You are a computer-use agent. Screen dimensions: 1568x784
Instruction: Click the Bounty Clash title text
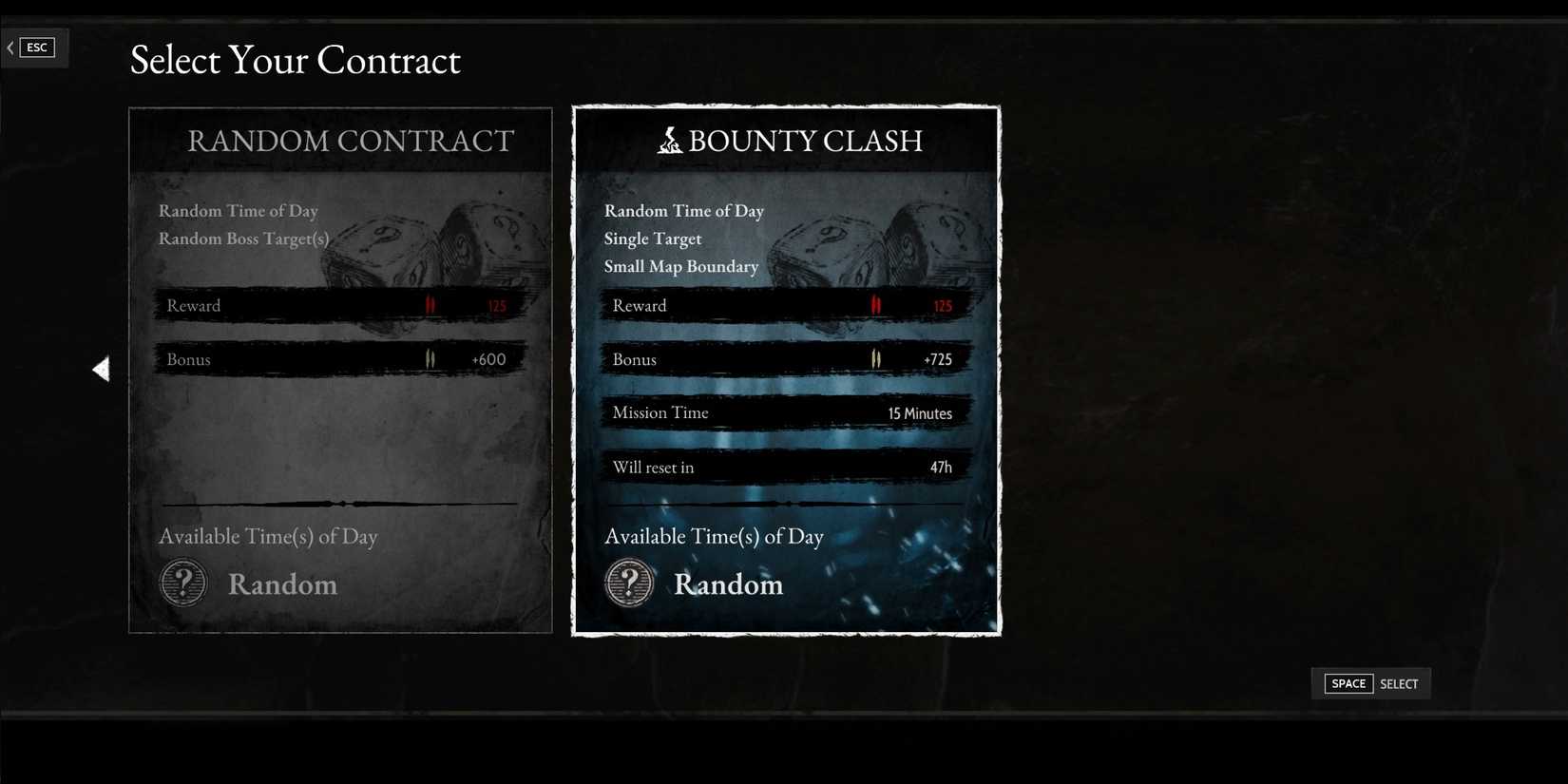806,141
